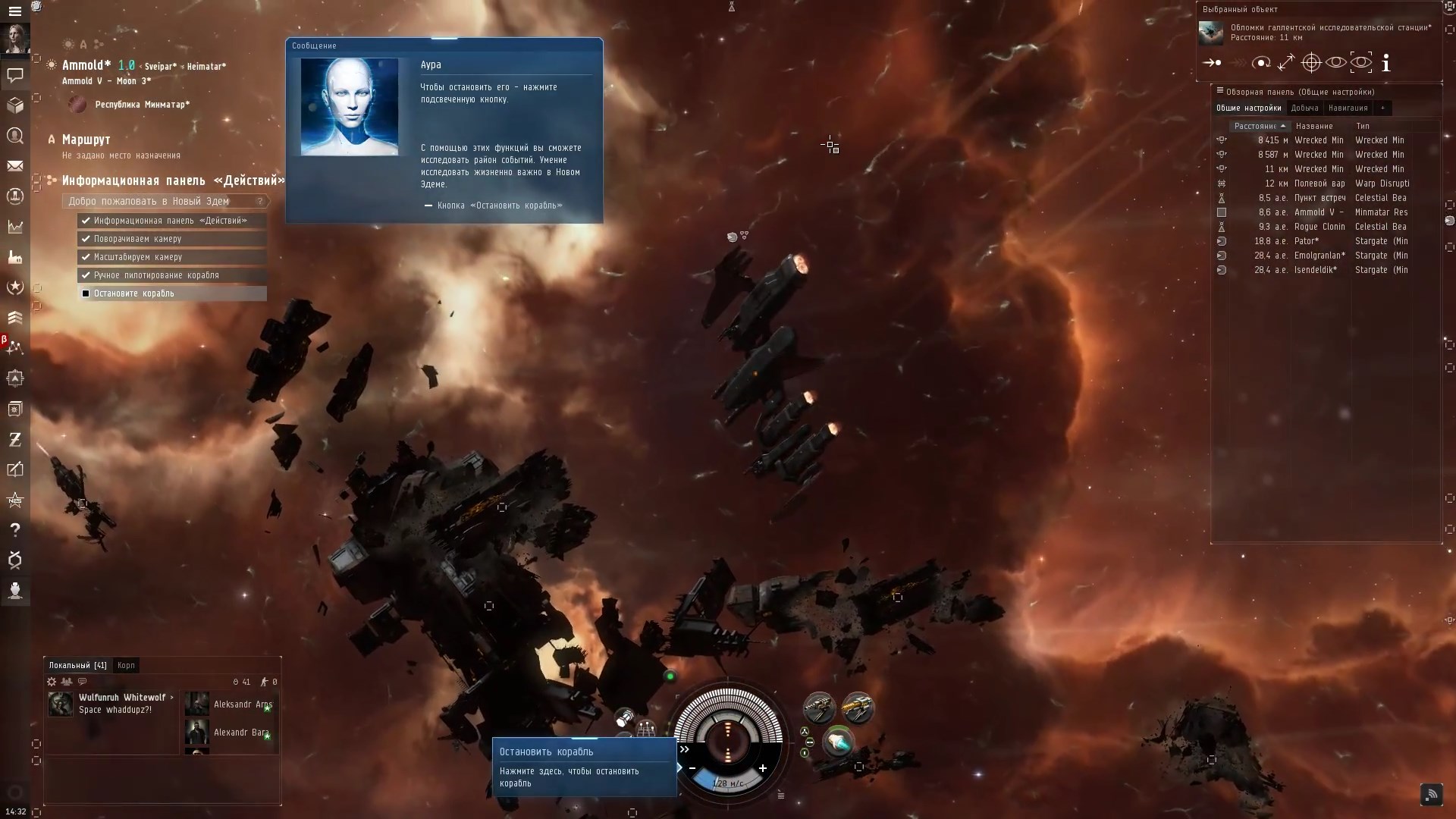Check off the 'Остановите корабль' task
Viewport: 1456px width, 819px height.
point(86,293)
